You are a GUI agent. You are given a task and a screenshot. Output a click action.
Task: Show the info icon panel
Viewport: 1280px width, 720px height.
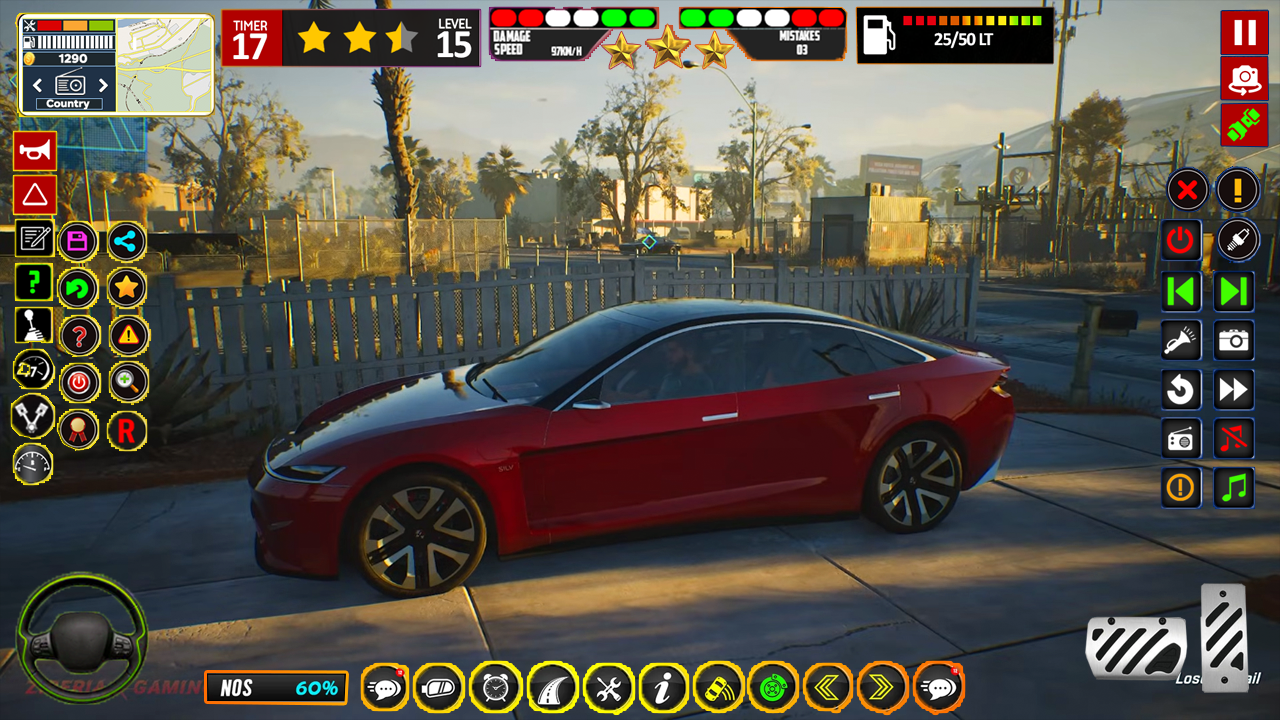click(663, 688)
